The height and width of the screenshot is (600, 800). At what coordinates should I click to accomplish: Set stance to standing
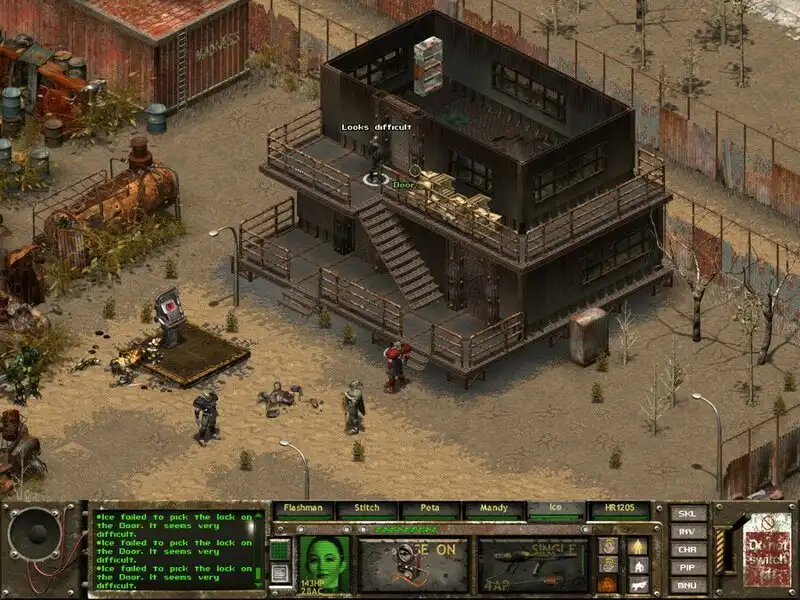pos(637,546)
